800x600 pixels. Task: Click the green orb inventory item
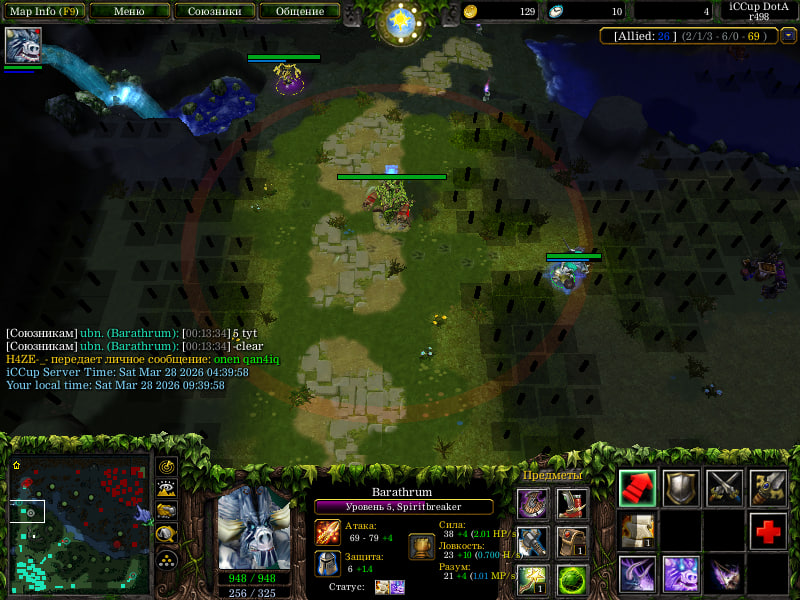pyautogui.click(x=572, y=581)
